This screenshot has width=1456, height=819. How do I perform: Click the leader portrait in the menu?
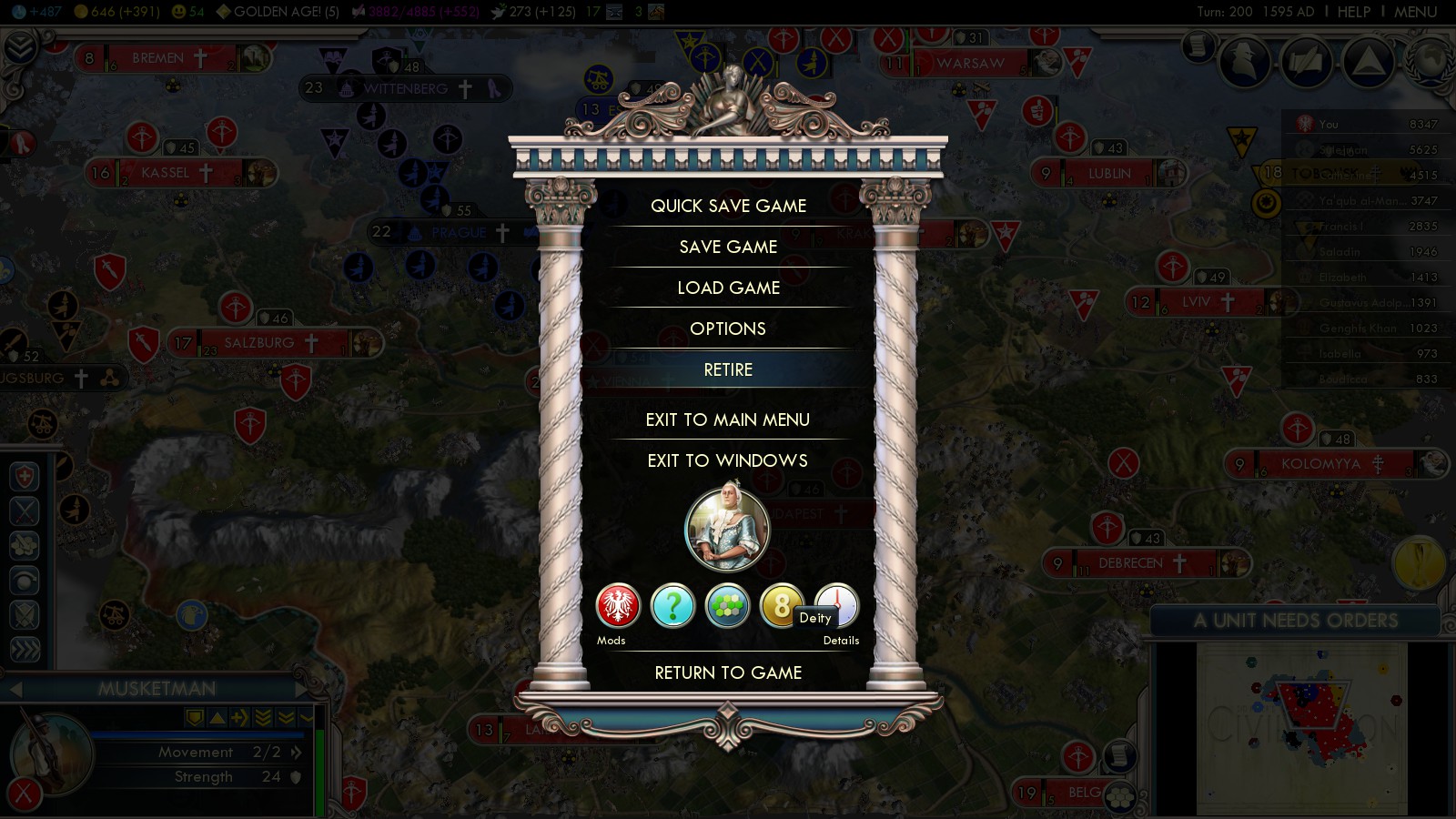coord(727,529)
